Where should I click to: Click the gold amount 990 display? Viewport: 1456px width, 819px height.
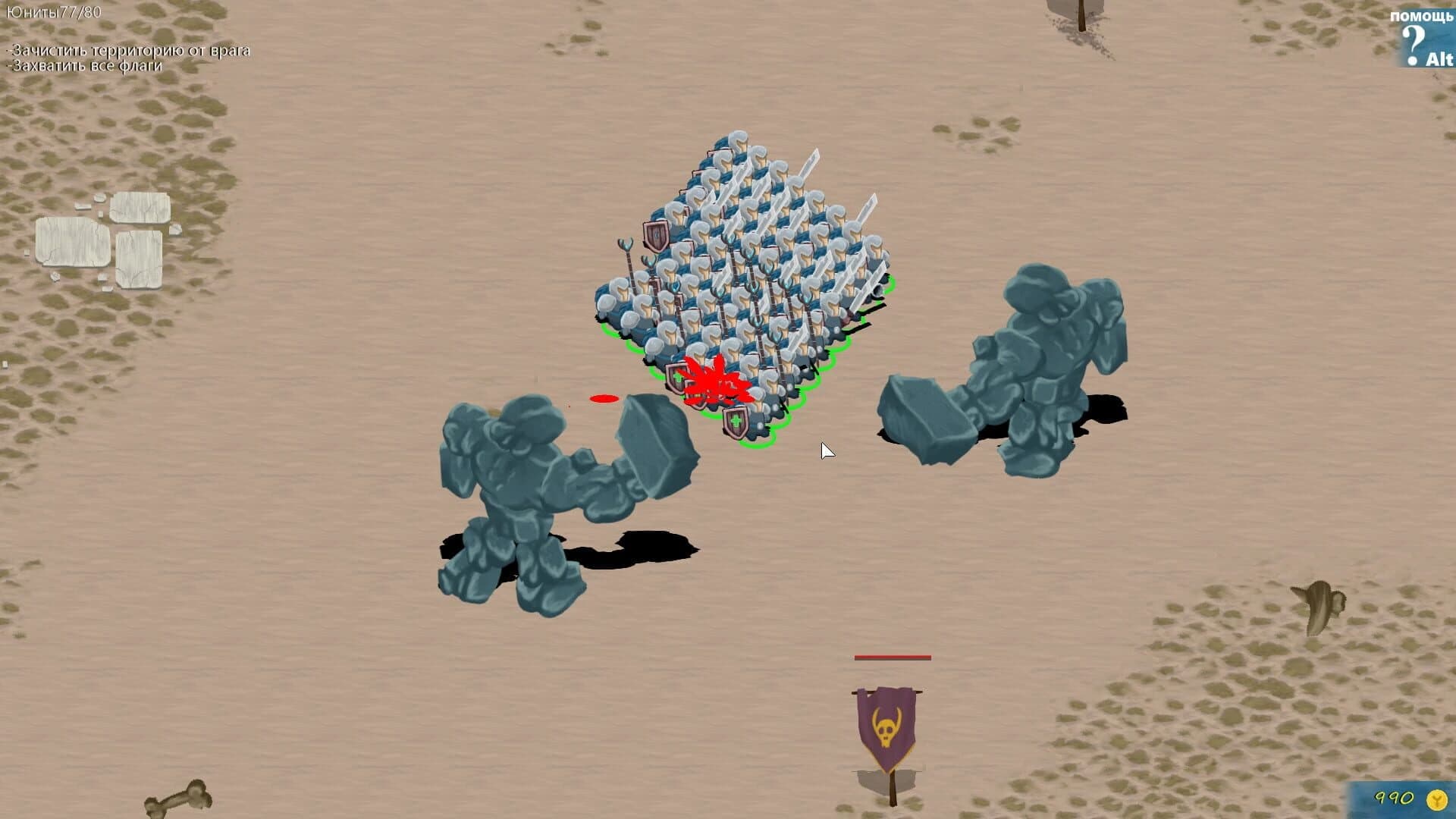point(1395,799)
